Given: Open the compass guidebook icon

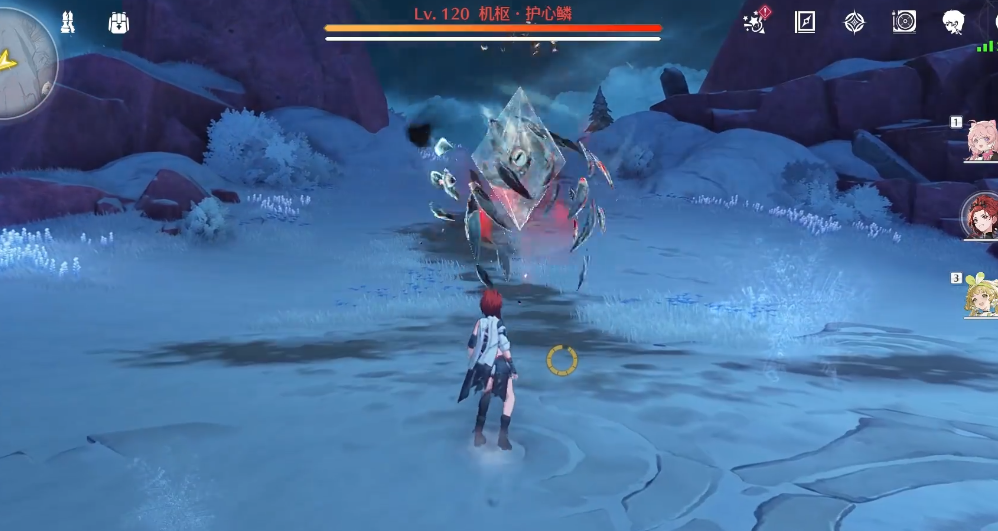Looking at the screenshot, I should [x=805, y=22].
